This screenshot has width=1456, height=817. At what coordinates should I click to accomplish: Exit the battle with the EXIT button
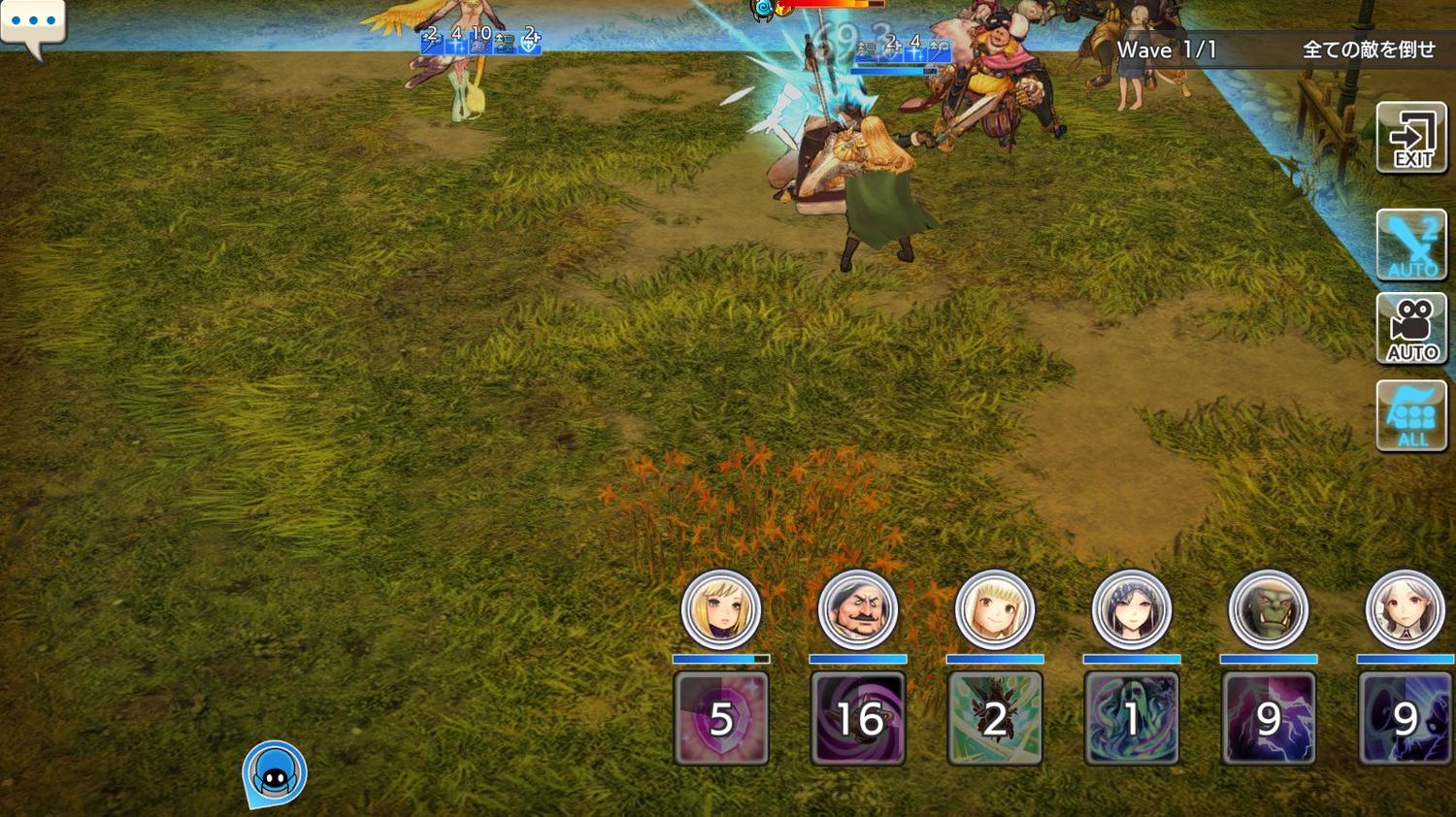pos(1411,138)
